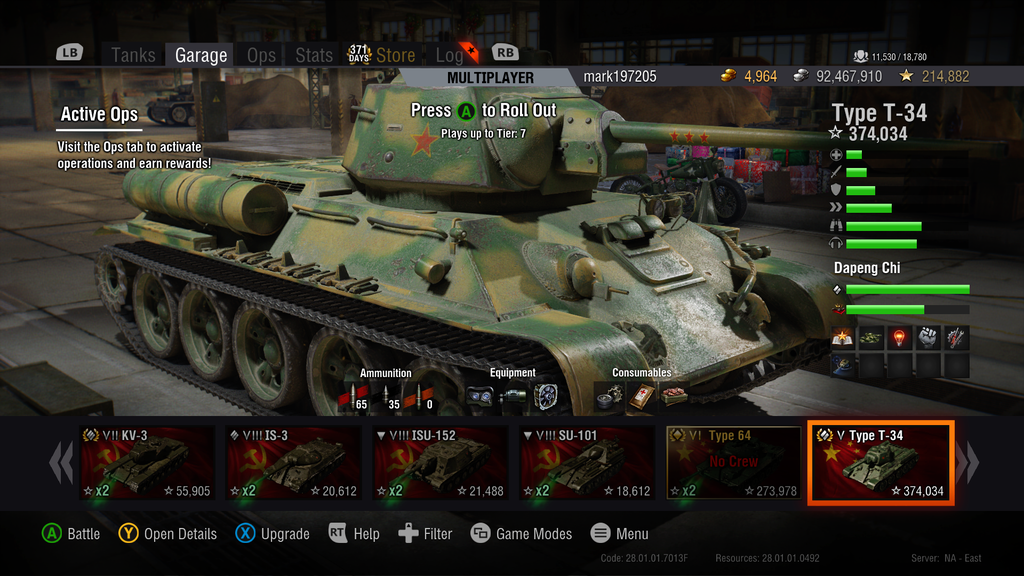Screen dimensions: 1024x576
Task: Select the IS-3 tank card
Action: pos(294,463)
